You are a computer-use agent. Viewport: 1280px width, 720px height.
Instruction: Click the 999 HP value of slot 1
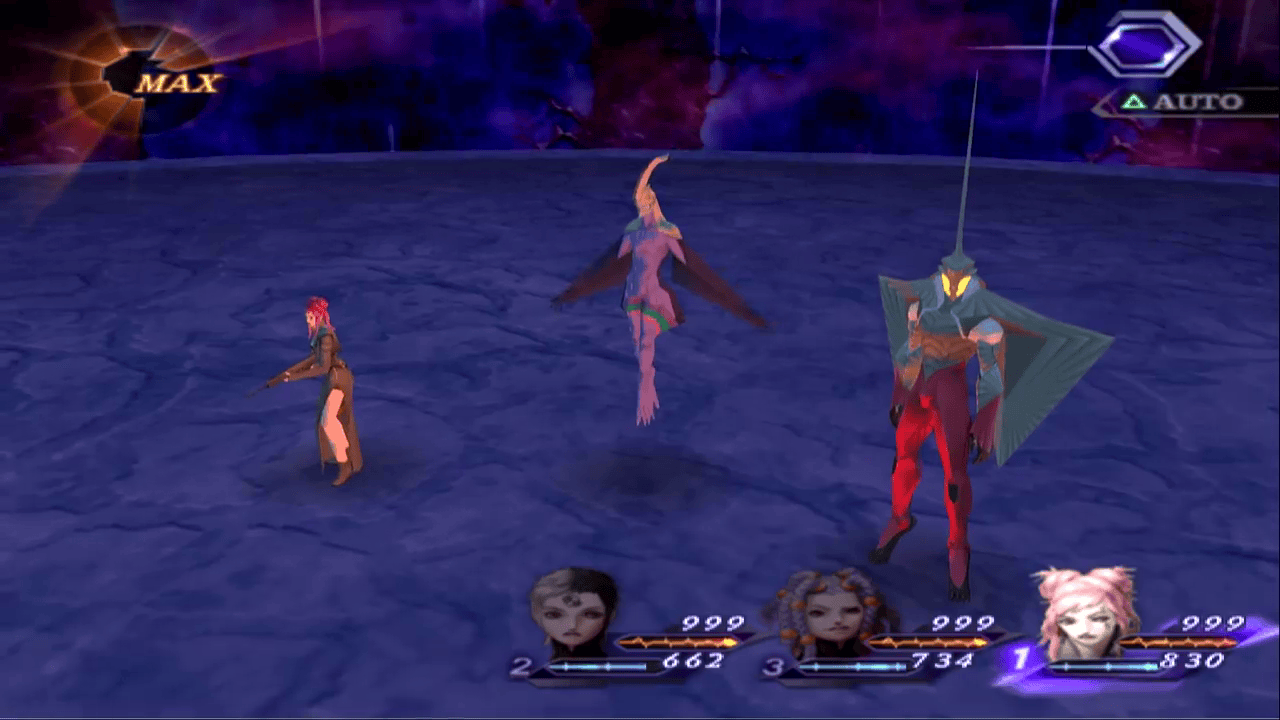click(1211, 621)
